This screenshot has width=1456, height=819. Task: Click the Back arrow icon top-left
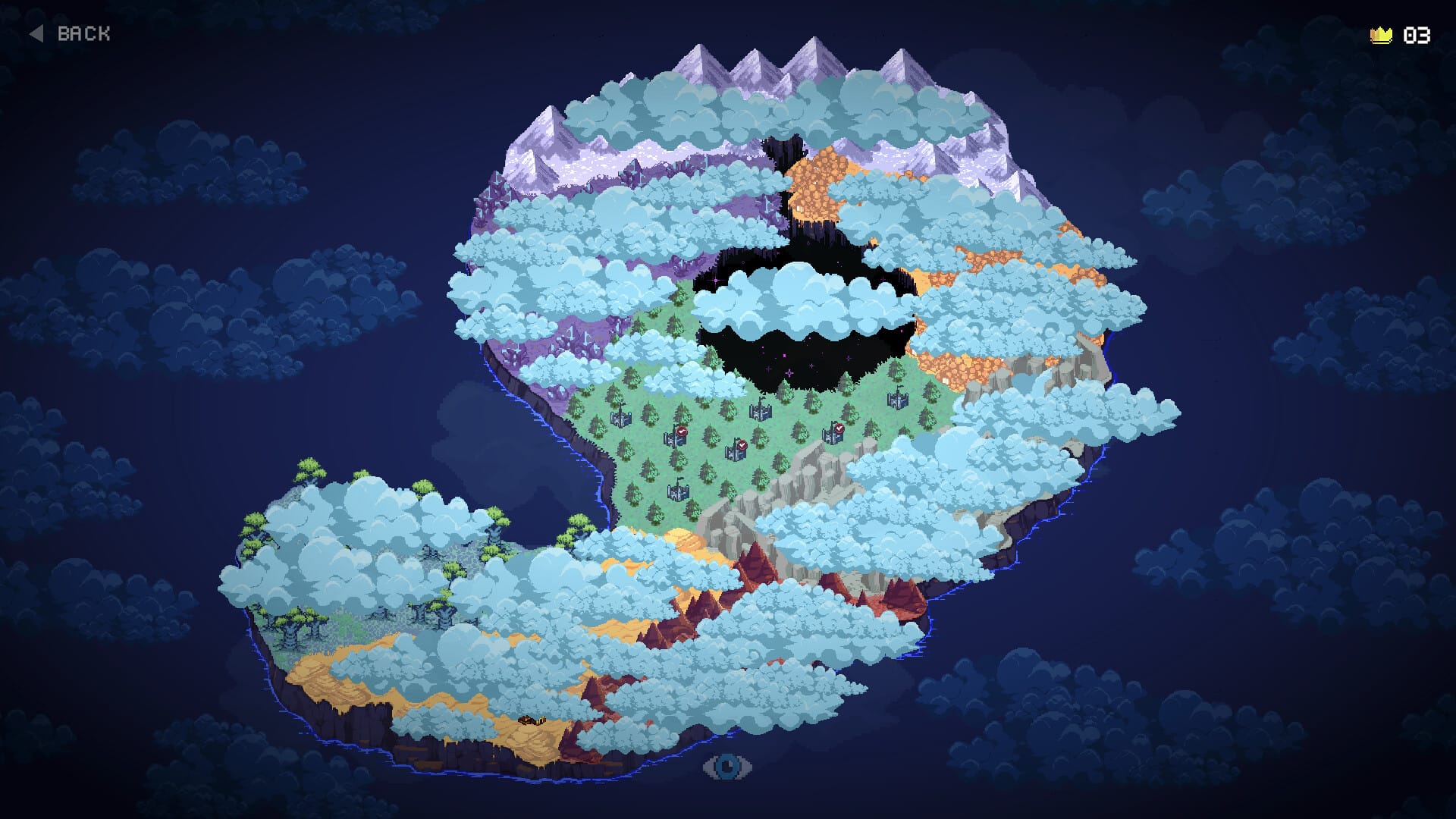click(x=36, y=33)
